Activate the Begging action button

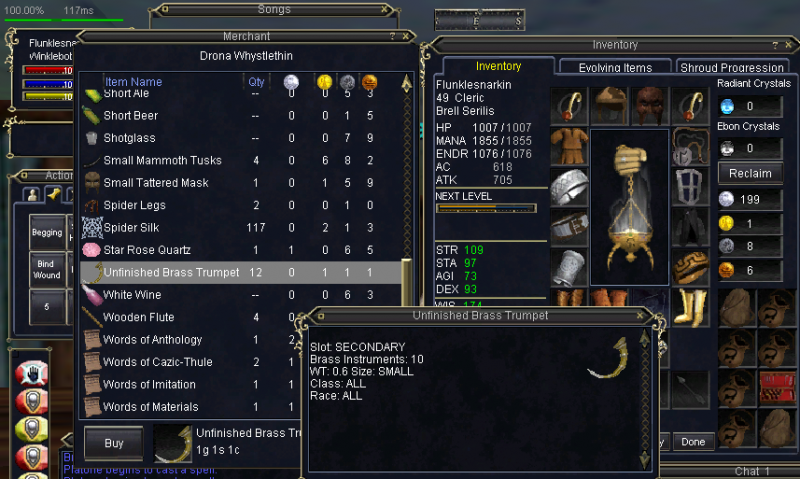coord(47,232)
